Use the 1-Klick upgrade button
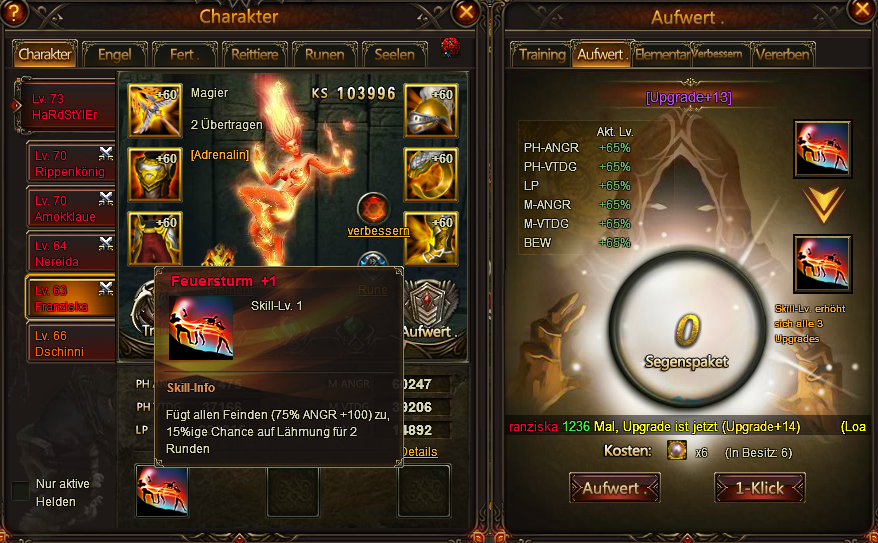 click(x=759, y=488)
